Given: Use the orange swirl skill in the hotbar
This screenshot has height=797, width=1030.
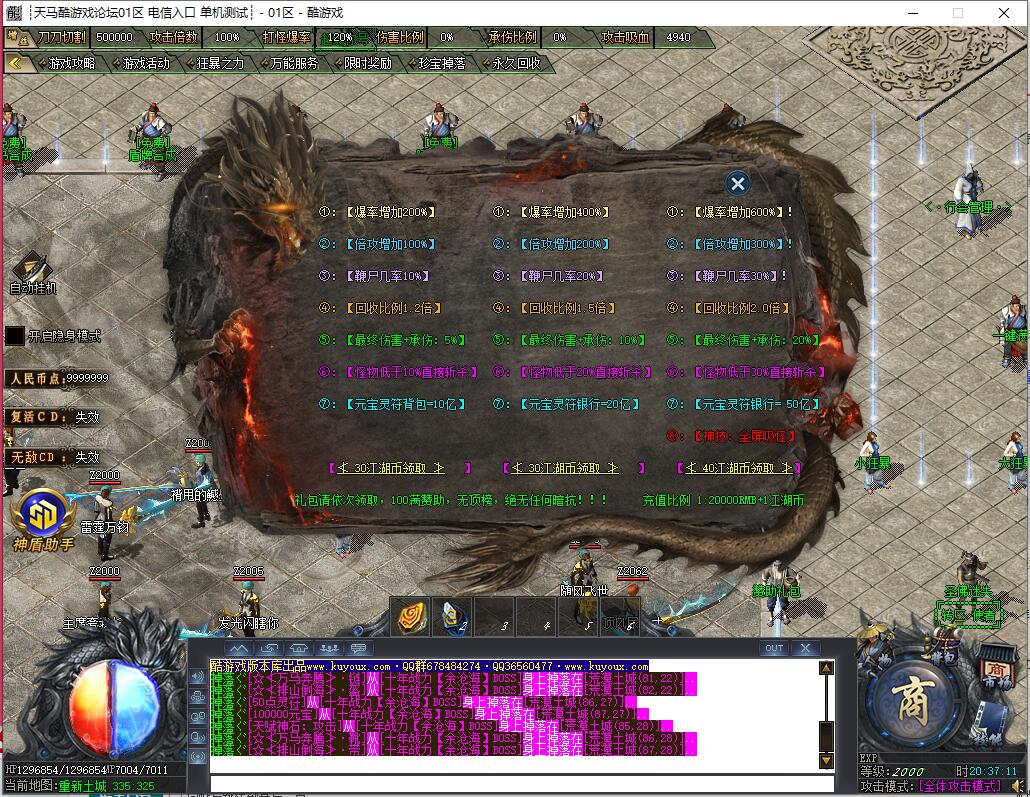Looking at the screenshot, I should pyautogui.click(x=409, y=618).
